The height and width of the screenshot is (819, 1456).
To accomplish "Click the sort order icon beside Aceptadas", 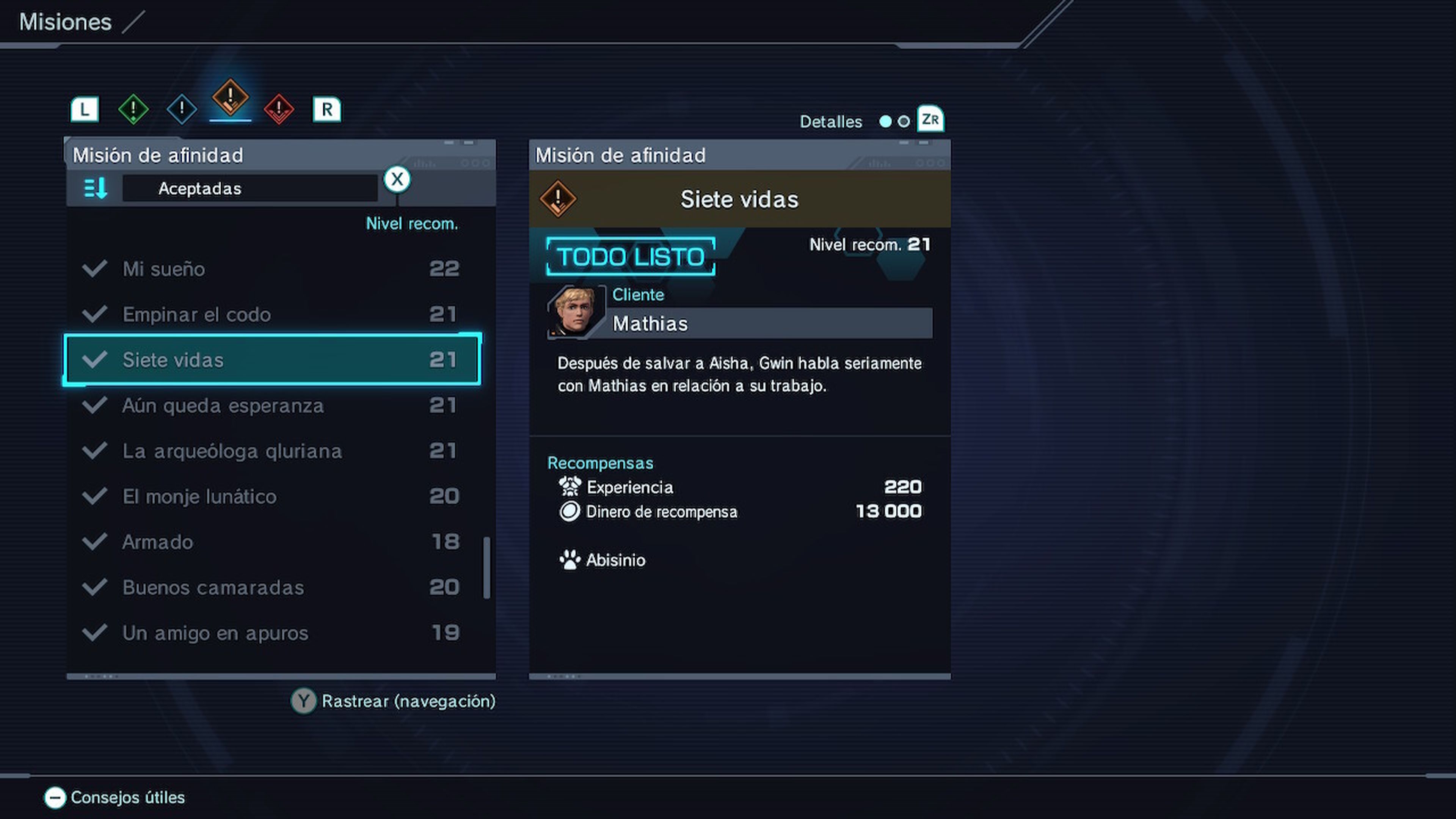I will pos(95,188).
